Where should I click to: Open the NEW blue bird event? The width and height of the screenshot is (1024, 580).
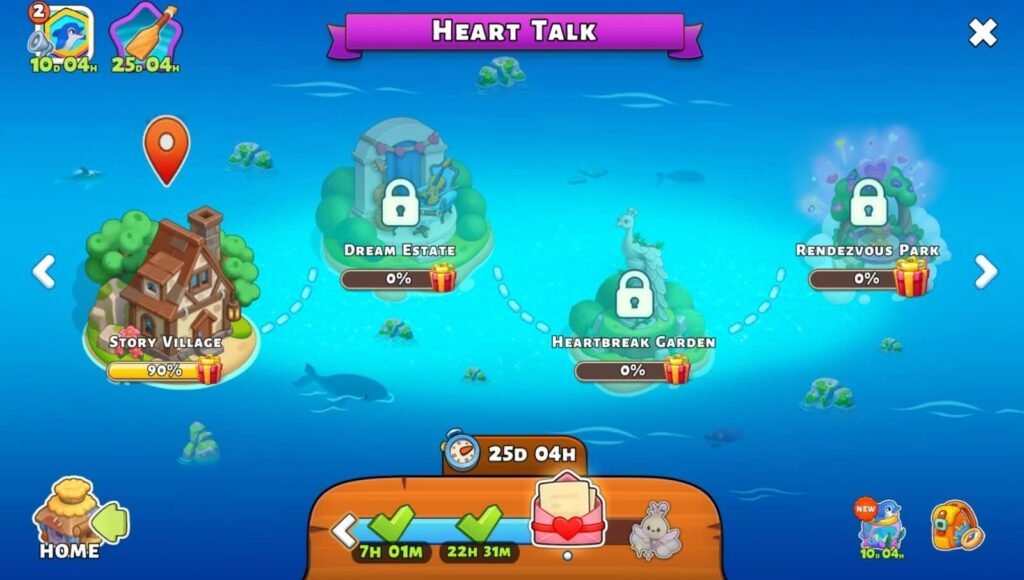tap(881, 525)
